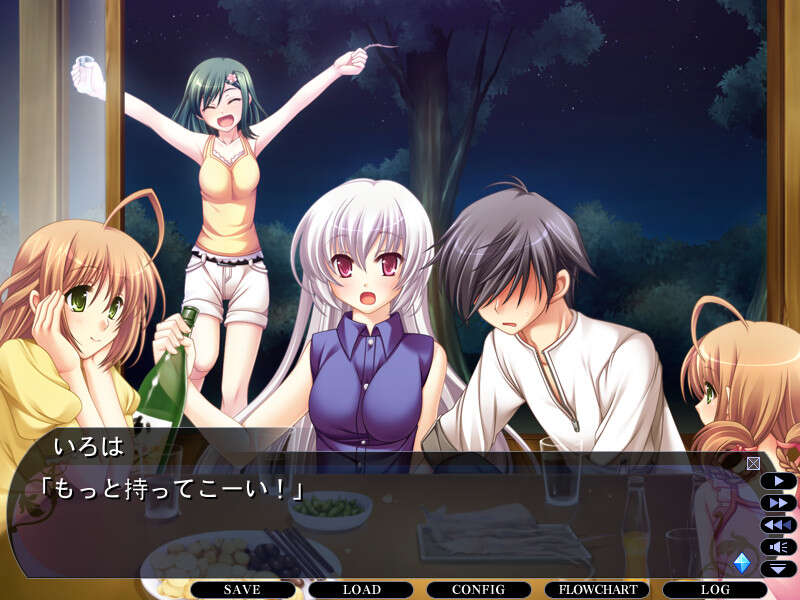Open the CONFIG settings
Image resolution: width=800 pixels, height=600 pixels.
pos(478,590)
